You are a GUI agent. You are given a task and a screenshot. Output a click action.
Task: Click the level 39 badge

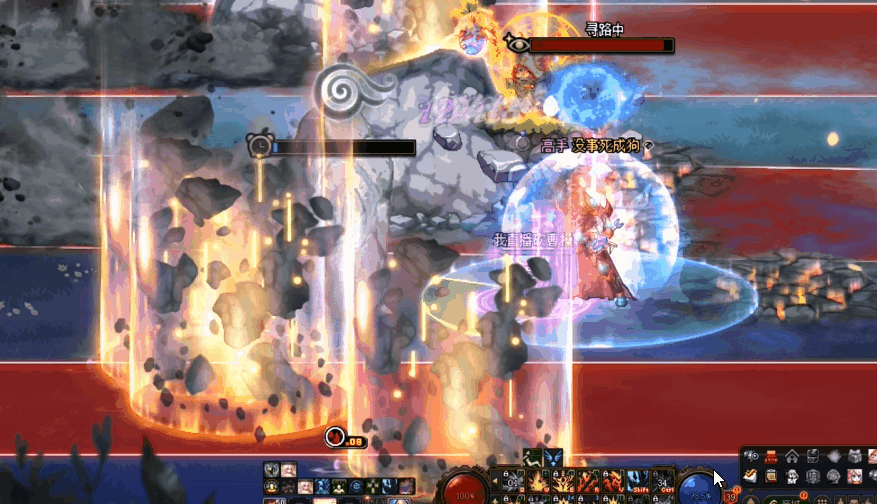coord(727,497)
